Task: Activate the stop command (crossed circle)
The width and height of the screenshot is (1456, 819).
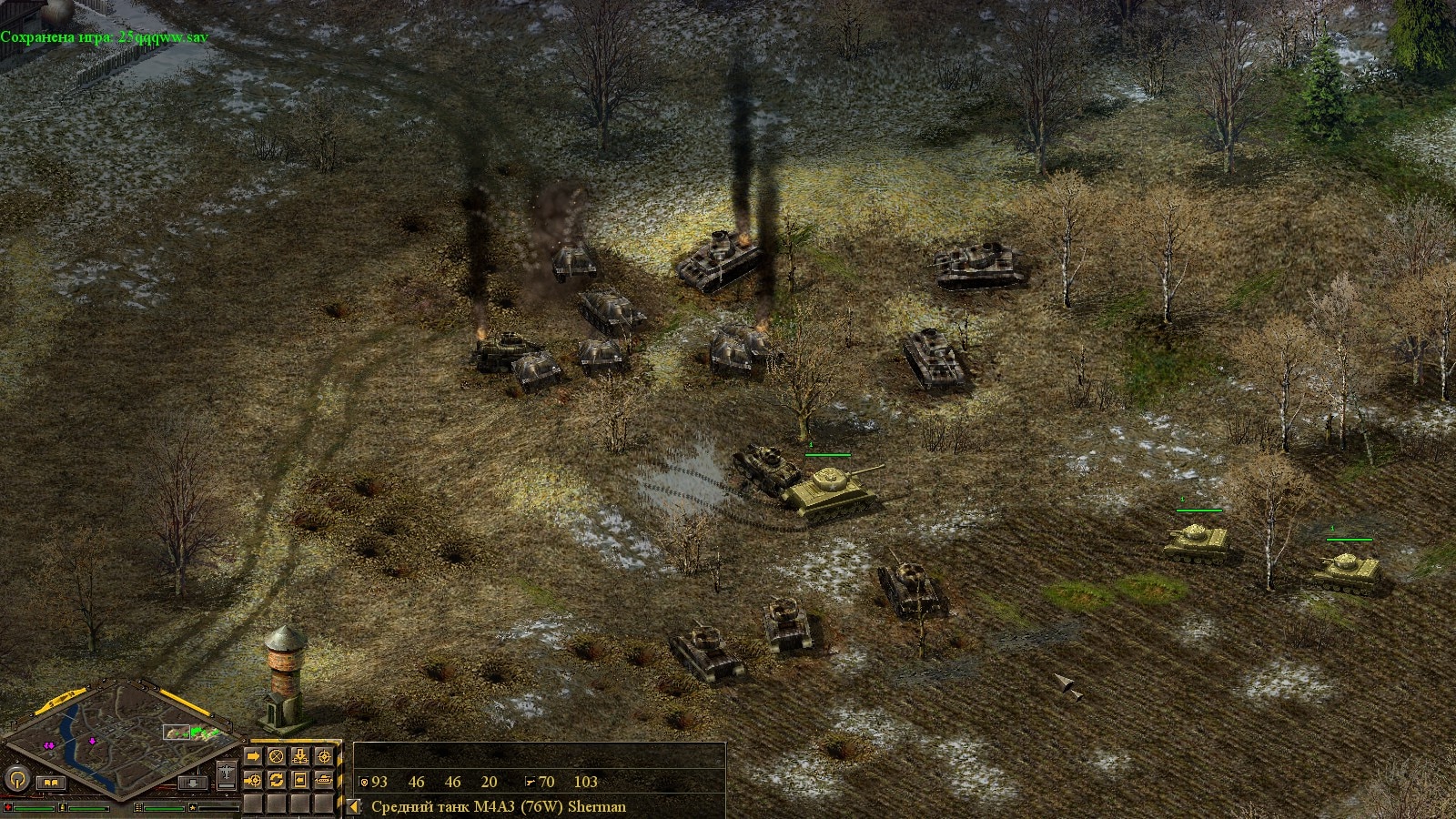Action: click(277, 756)
